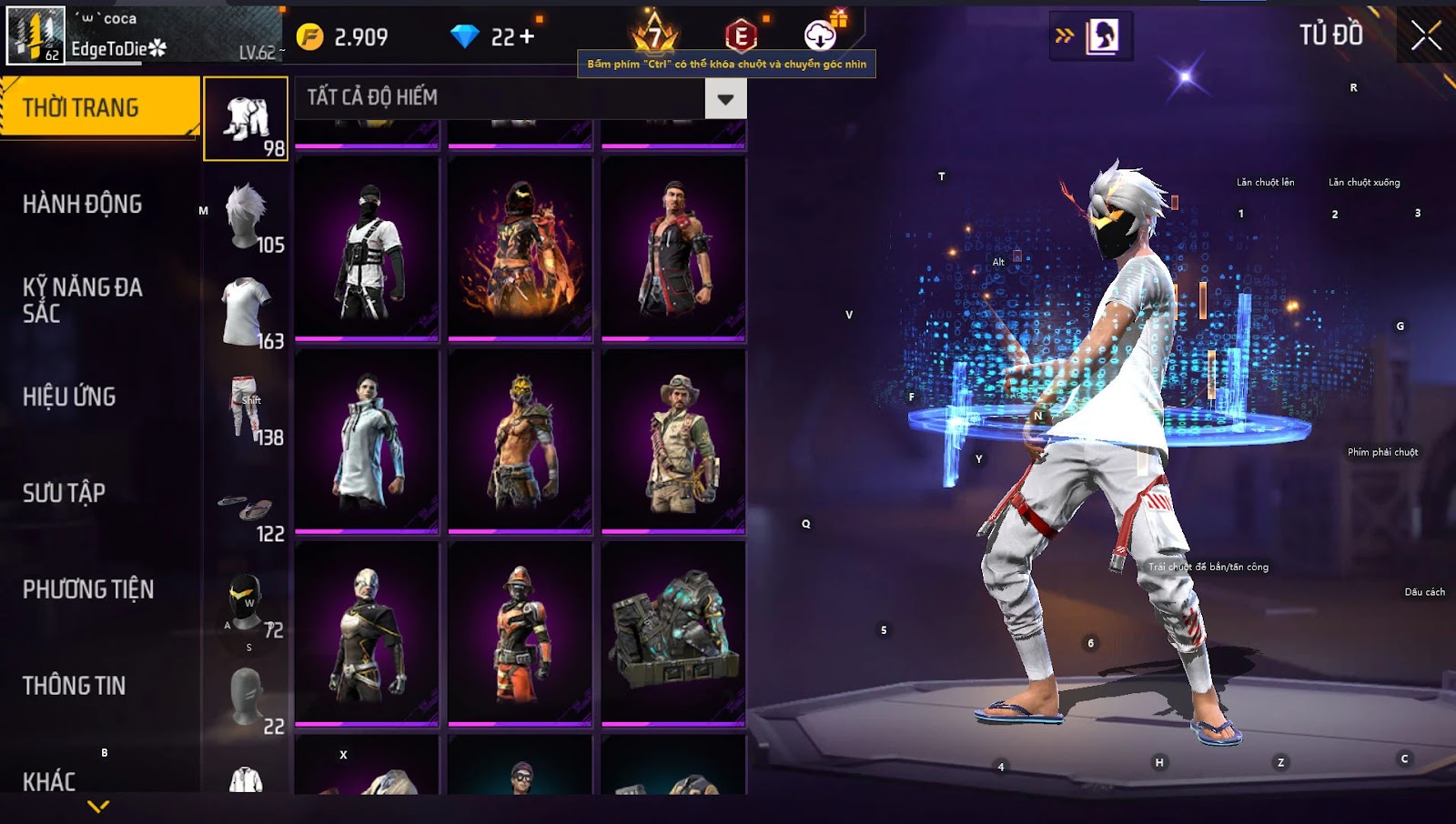The height and width of the screenshot is (824, 1456).
Task: Click the player profile avatar
Action: 36,36
